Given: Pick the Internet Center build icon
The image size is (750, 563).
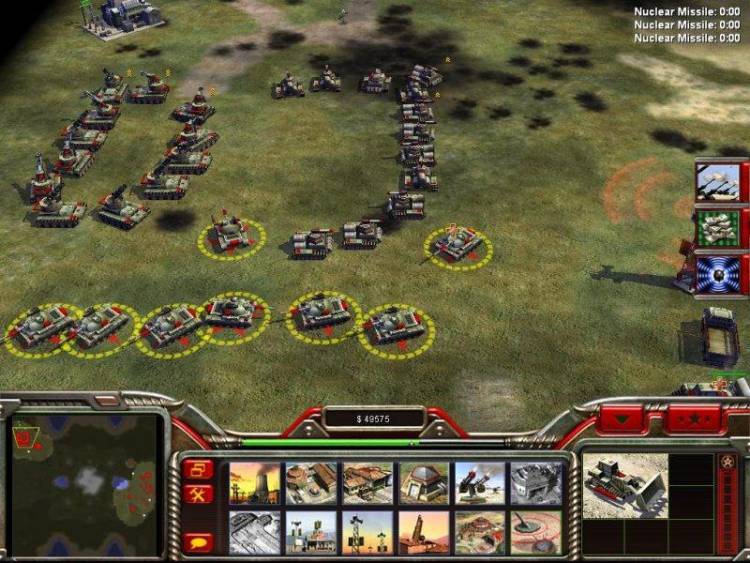Looking at the screenshot, I should tap(311, 532).
